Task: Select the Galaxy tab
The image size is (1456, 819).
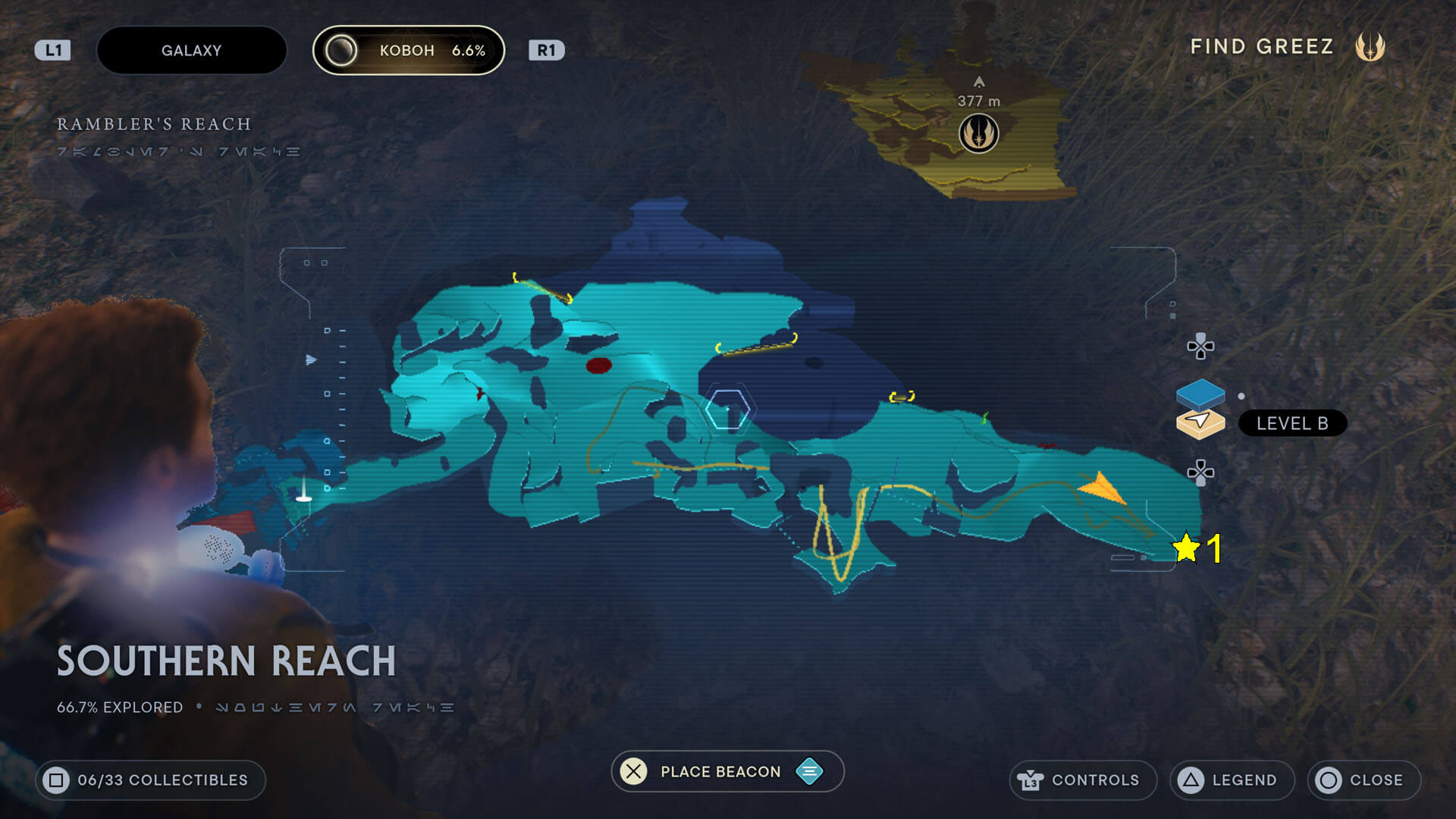Action: click(x=191, y=50)
